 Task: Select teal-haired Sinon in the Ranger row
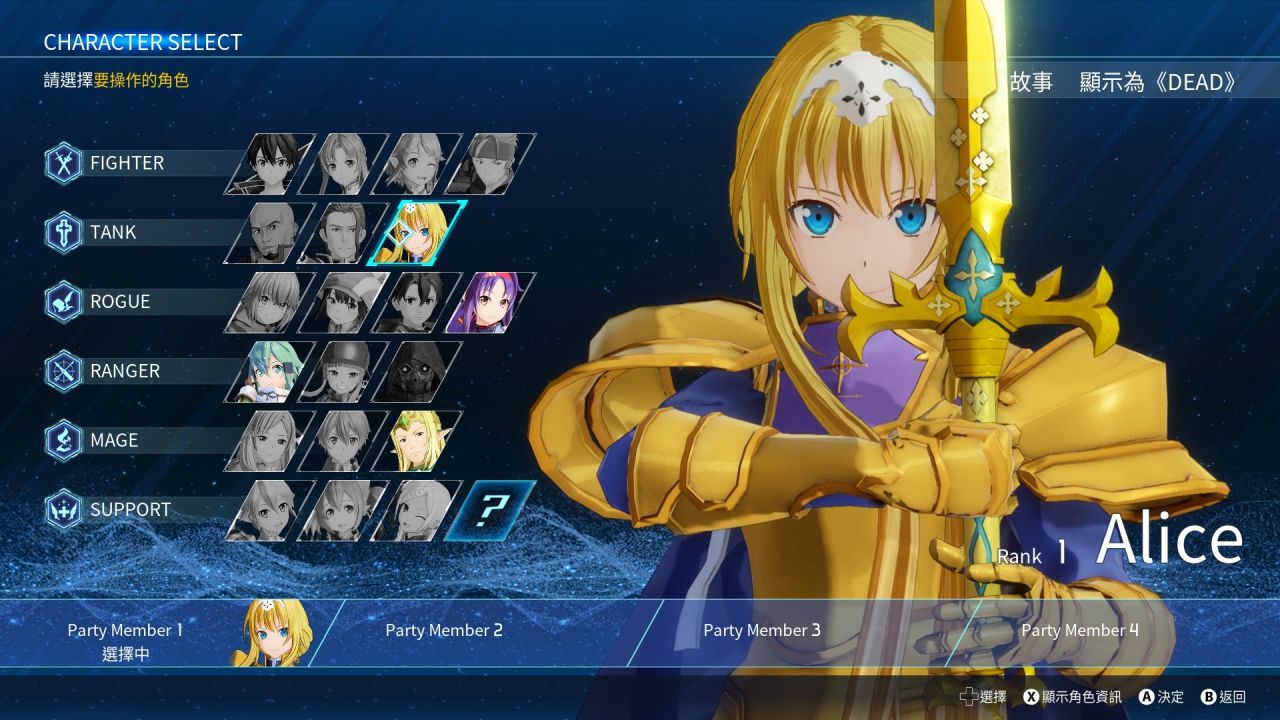click(269, 371)
